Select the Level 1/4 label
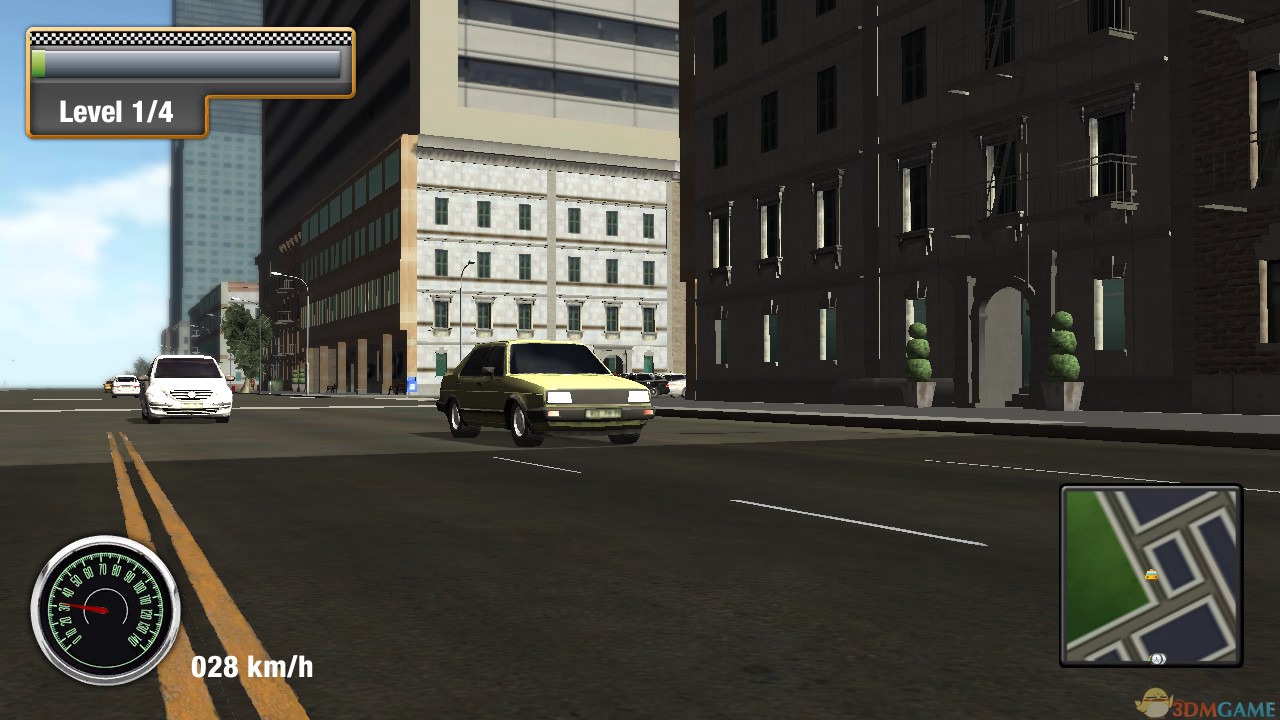This screenshot has width=1280, height=720. coord(118,111)
